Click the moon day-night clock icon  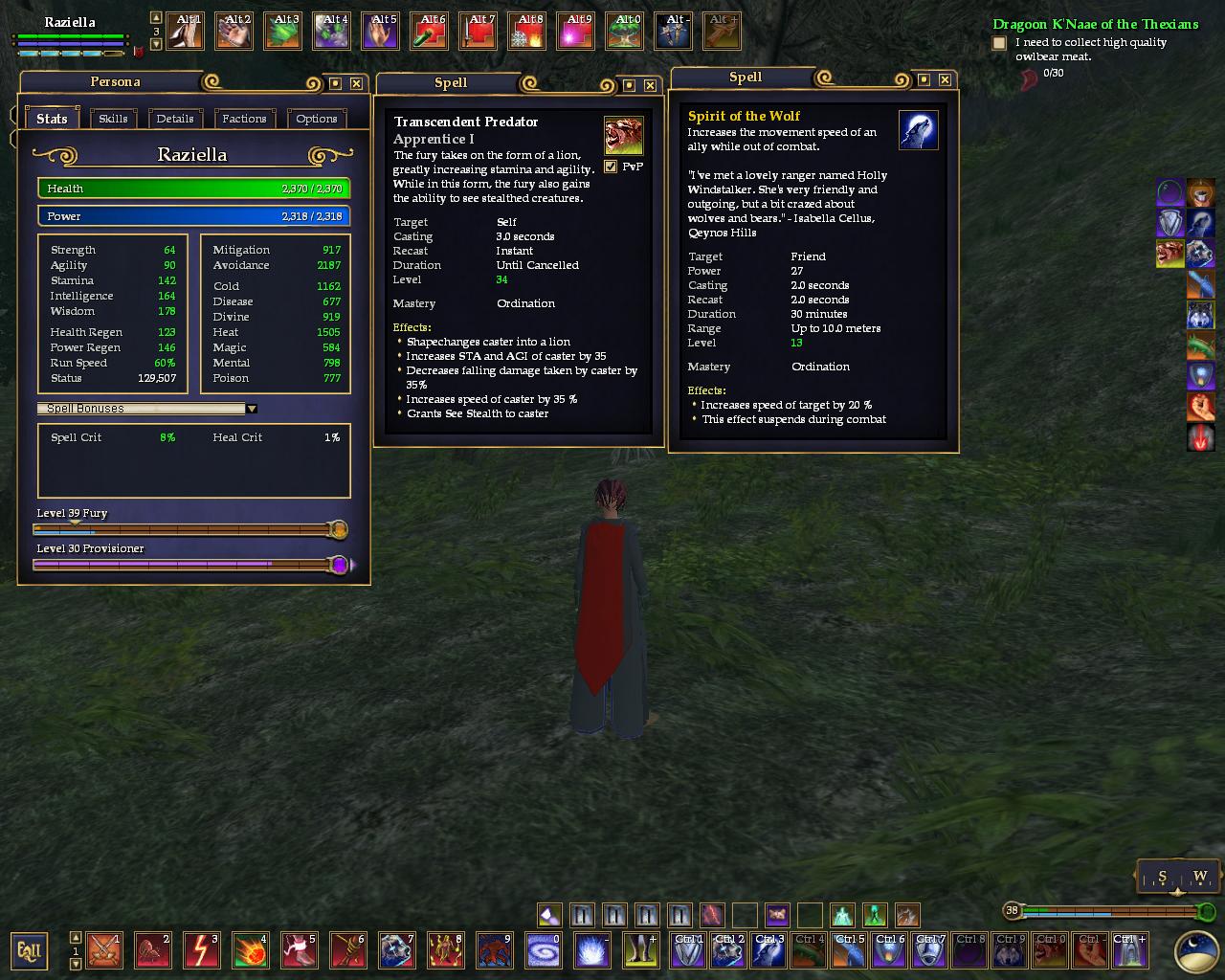(x=1195, y=951)
